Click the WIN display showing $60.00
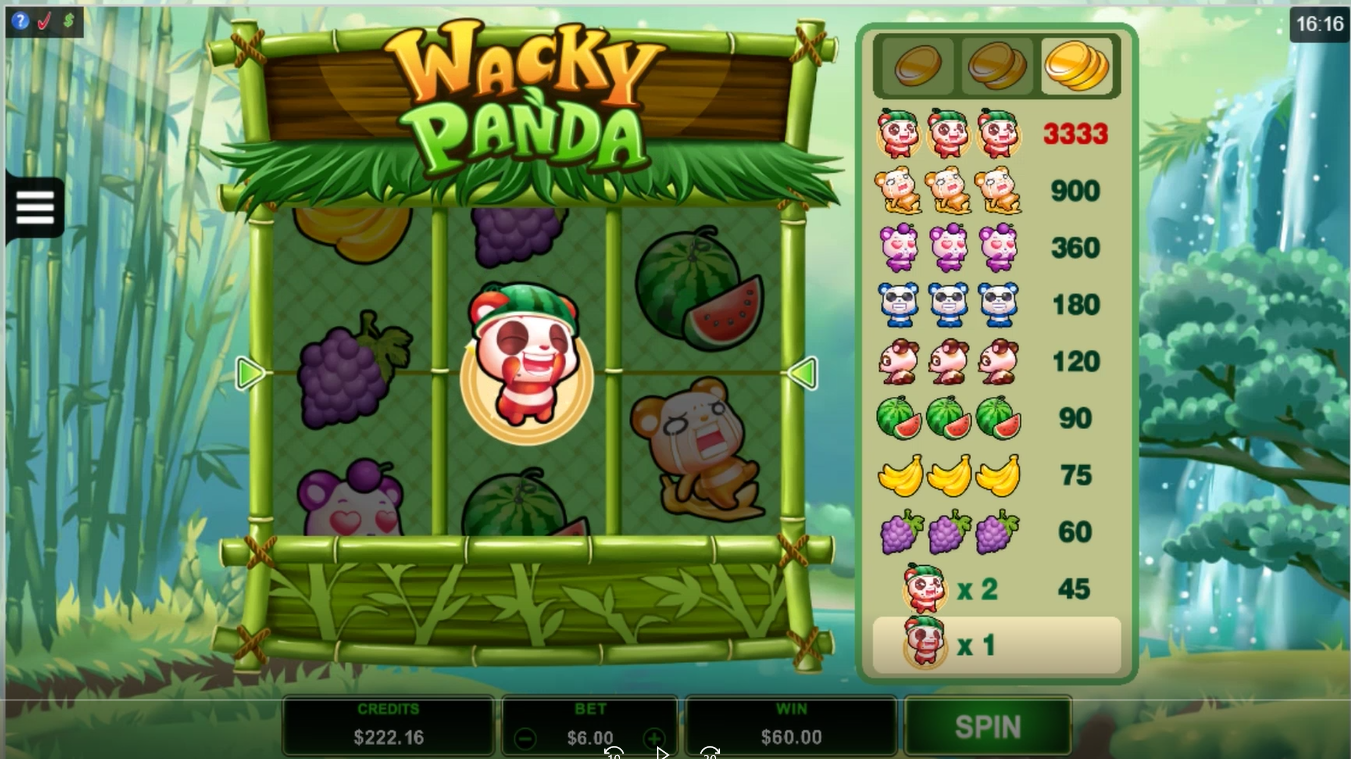 791,723
